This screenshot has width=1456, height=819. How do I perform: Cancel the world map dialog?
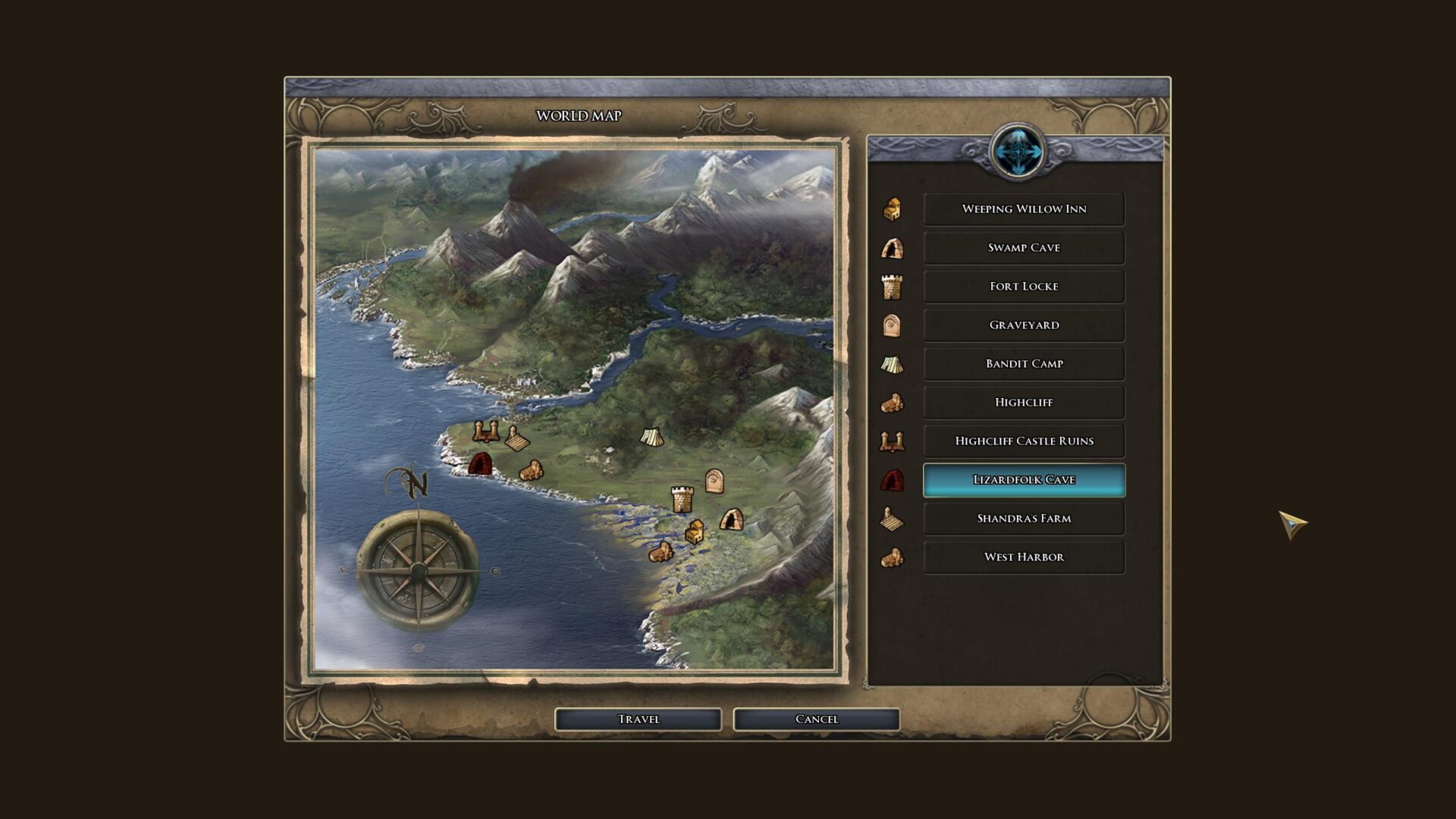[x=816, y=719]
